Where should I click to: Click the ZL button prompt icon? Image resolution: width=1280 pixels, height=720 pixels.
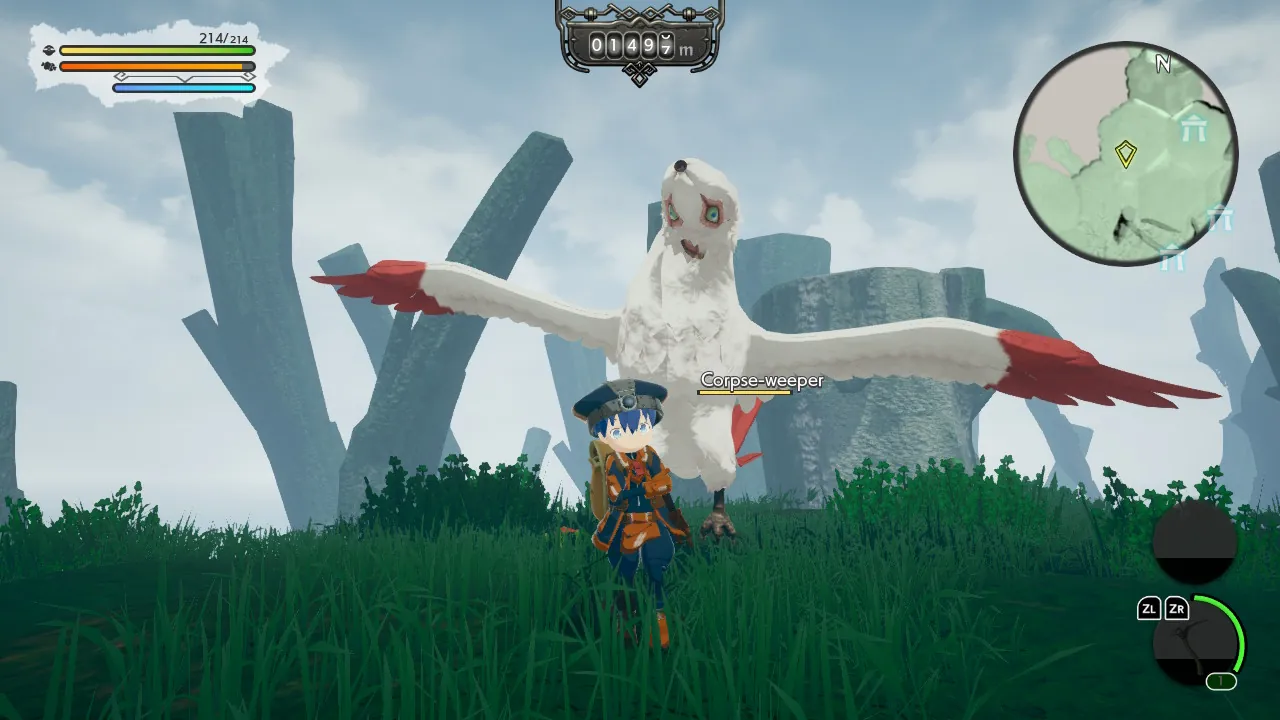(1148, 610)
